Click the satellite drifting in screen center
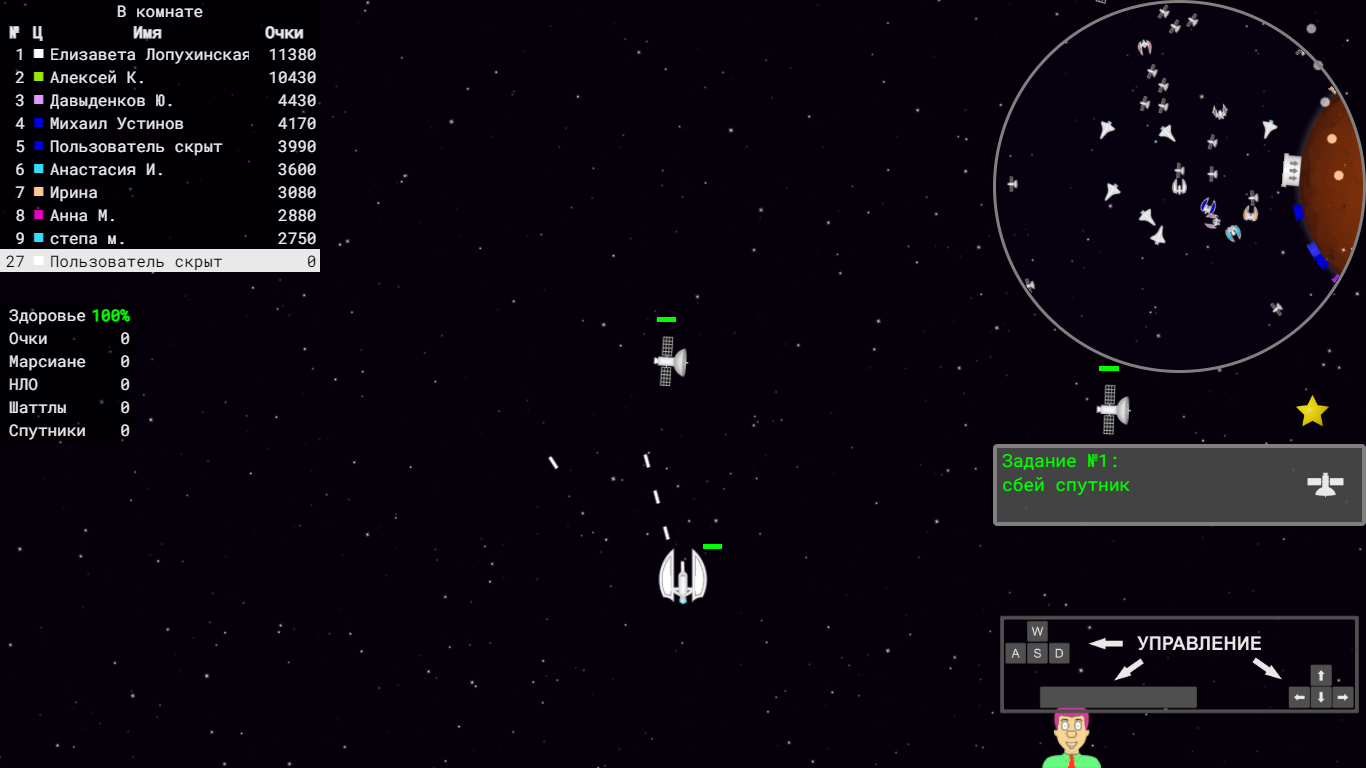1366x768 pixels. point(668,362)
